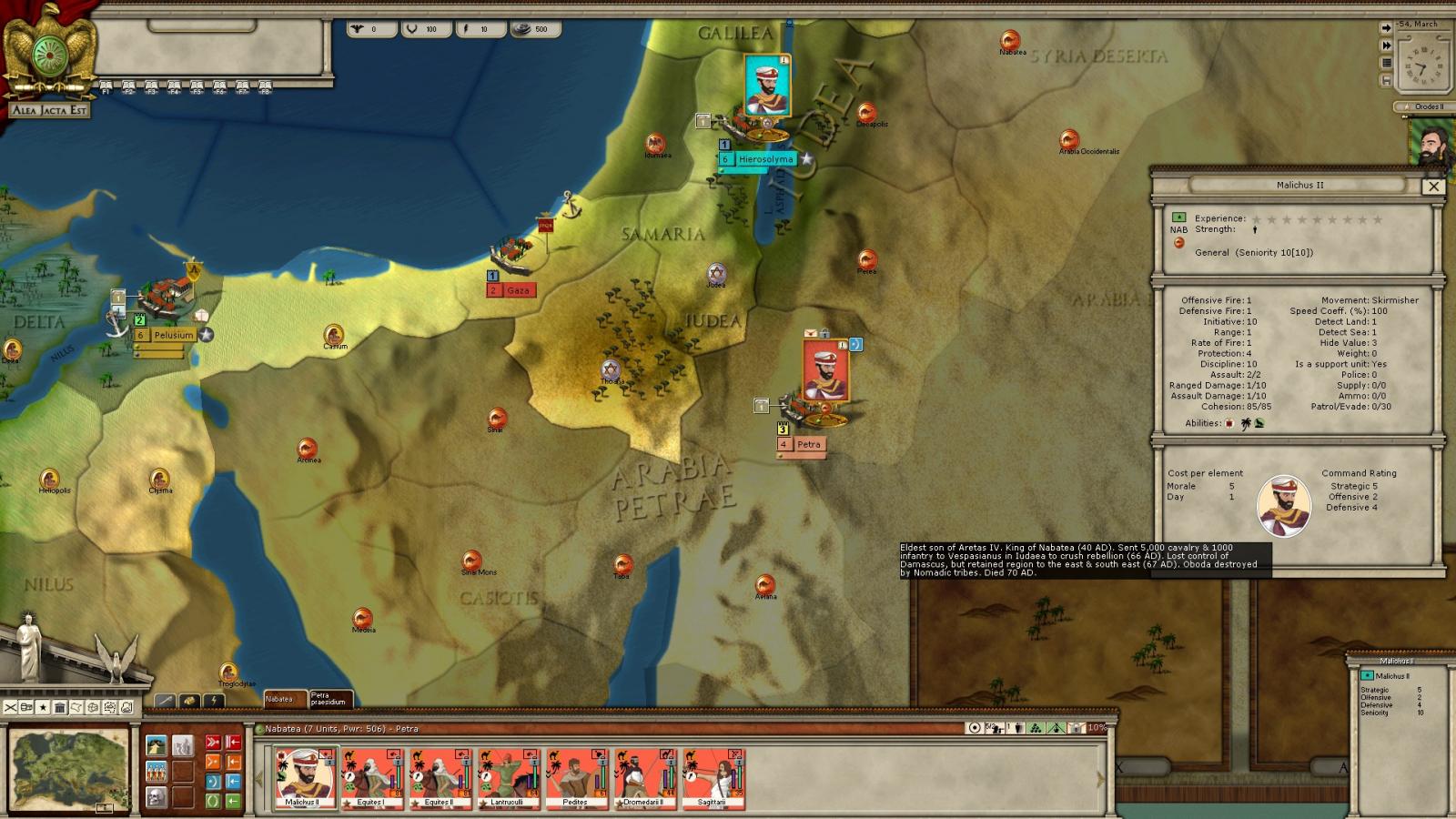Viewport: 1456px width, 819px height.
Task: End turn with the single arrow button
Action: tap(1386, 28)
